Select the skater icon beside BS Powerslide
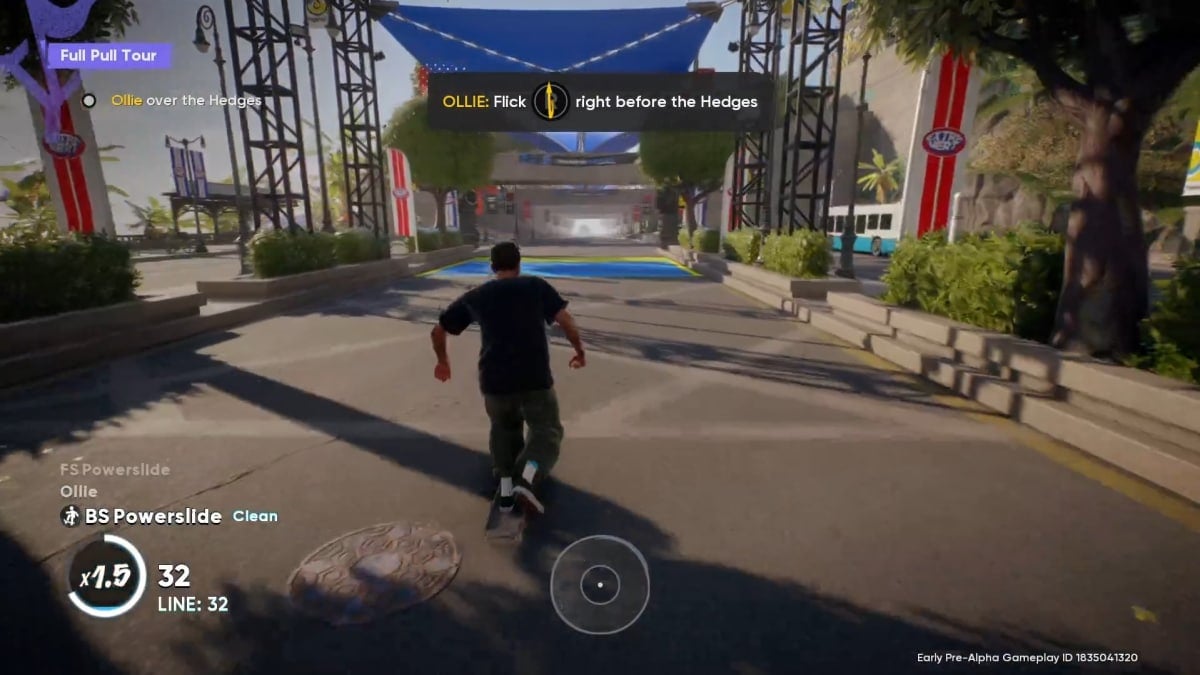This screenshot has width=1200, height=675. [x=70, y=516]
